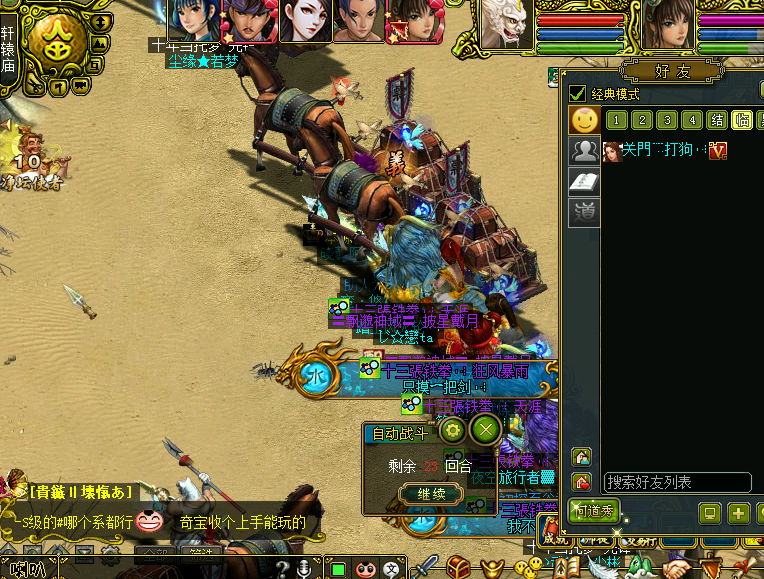Open the open-book category in friends panel
The height and width of the screenshot is (579, 764).
[584, 181]
